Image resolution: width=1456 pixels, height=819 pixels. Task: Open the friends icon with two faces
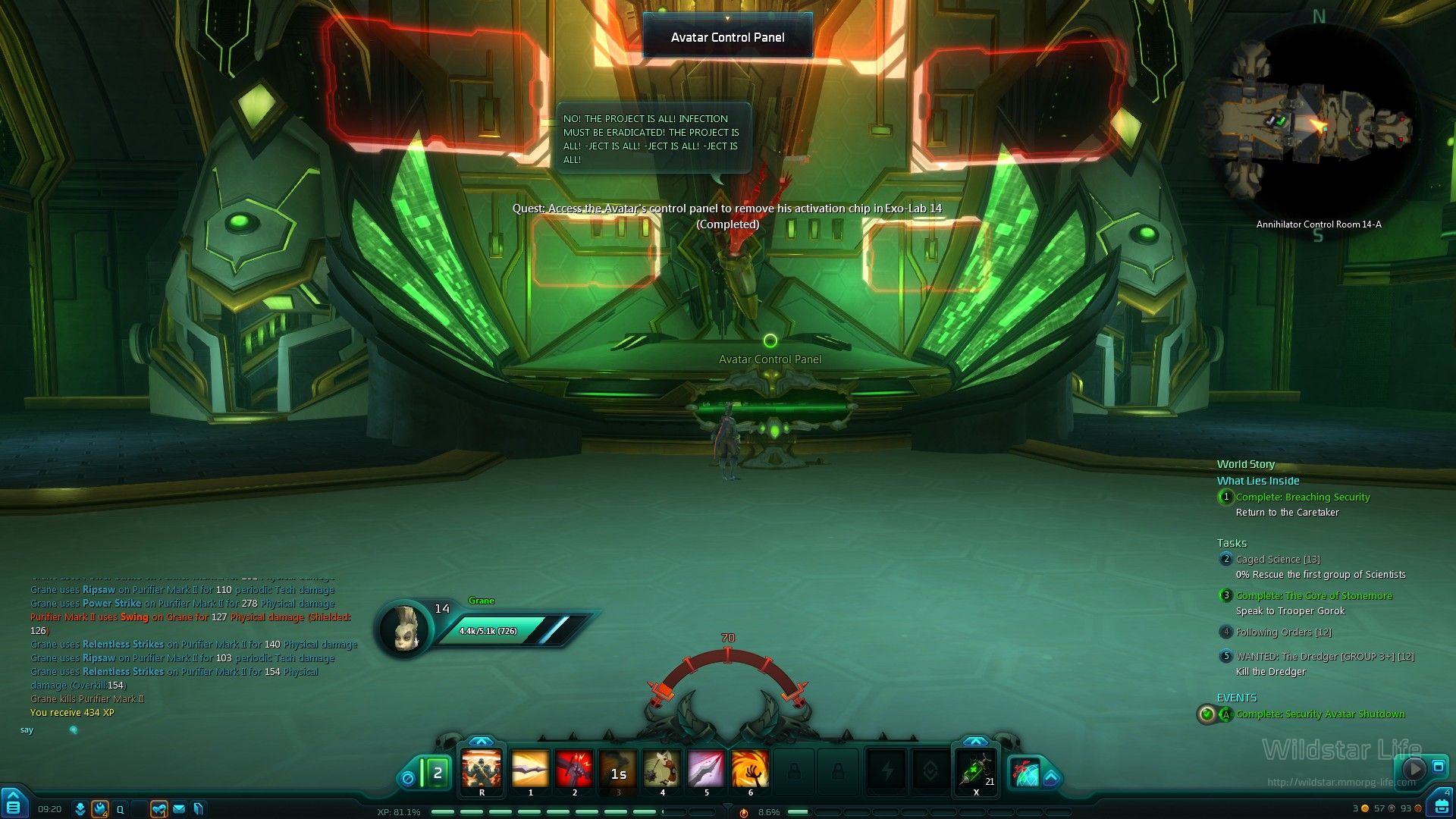pyautogui.click(x=158, y=809)
